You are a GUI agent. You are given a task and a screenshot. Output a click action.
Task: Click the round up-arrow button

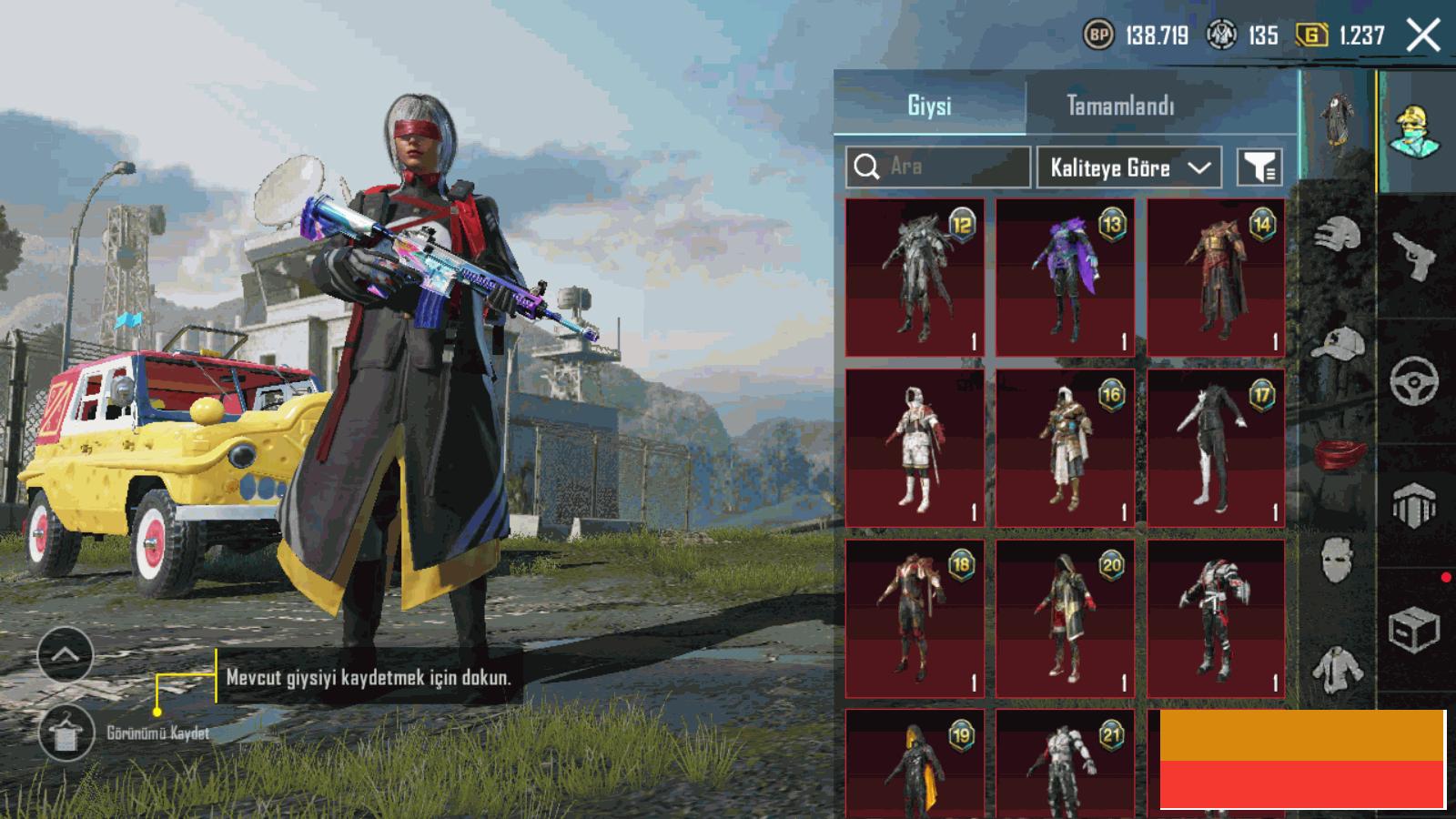pyautogui.click(x=66, y=654)
